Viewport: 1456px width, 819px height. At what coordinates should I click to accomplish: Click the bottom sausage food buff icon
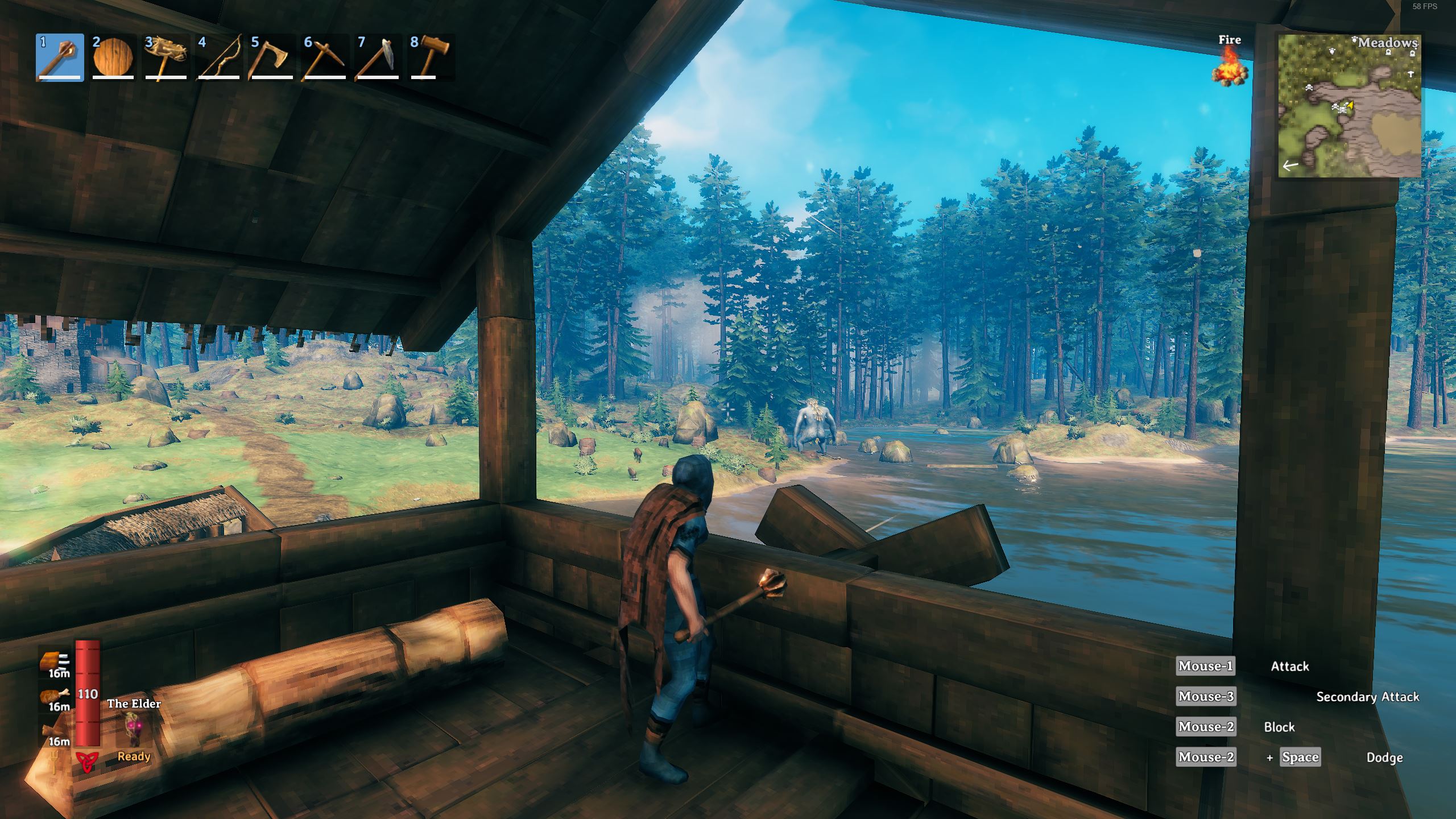56,731
